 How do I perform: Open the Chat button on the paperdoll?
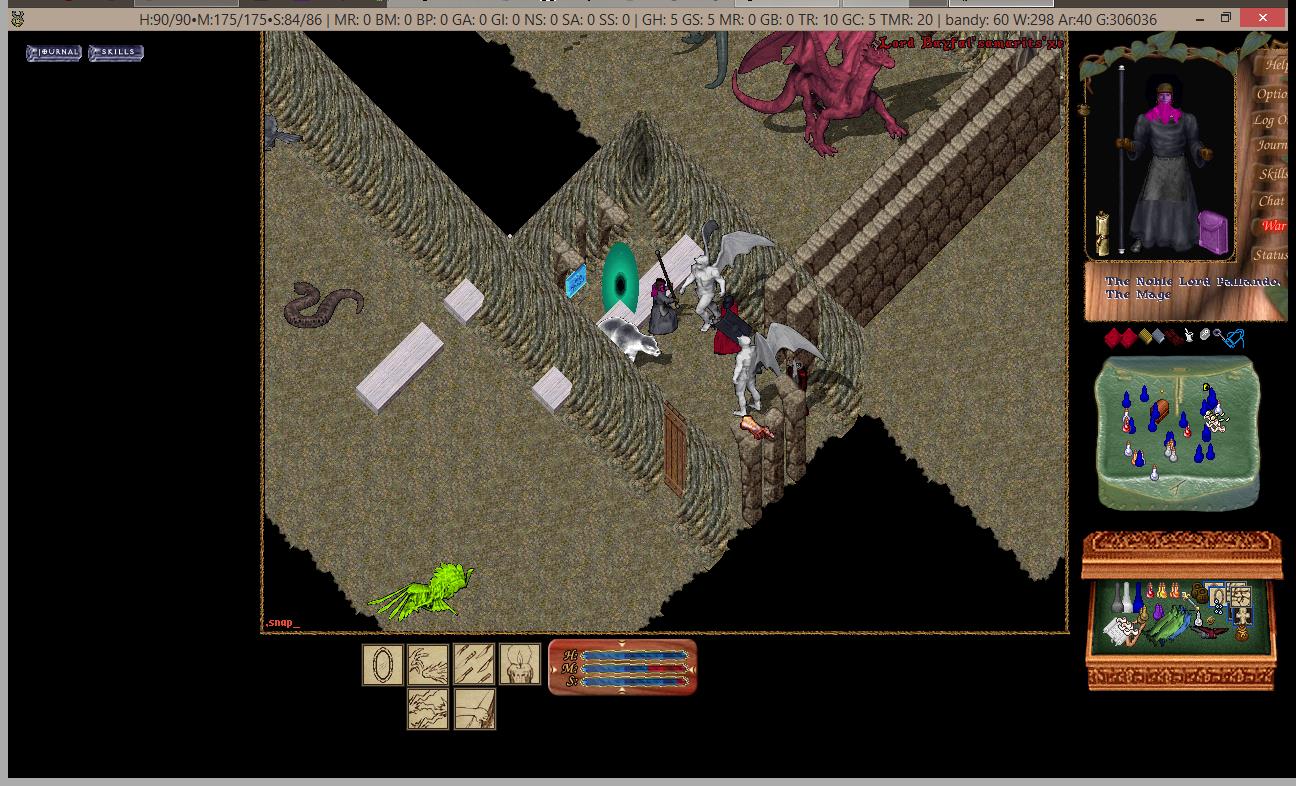(1271, 201)
